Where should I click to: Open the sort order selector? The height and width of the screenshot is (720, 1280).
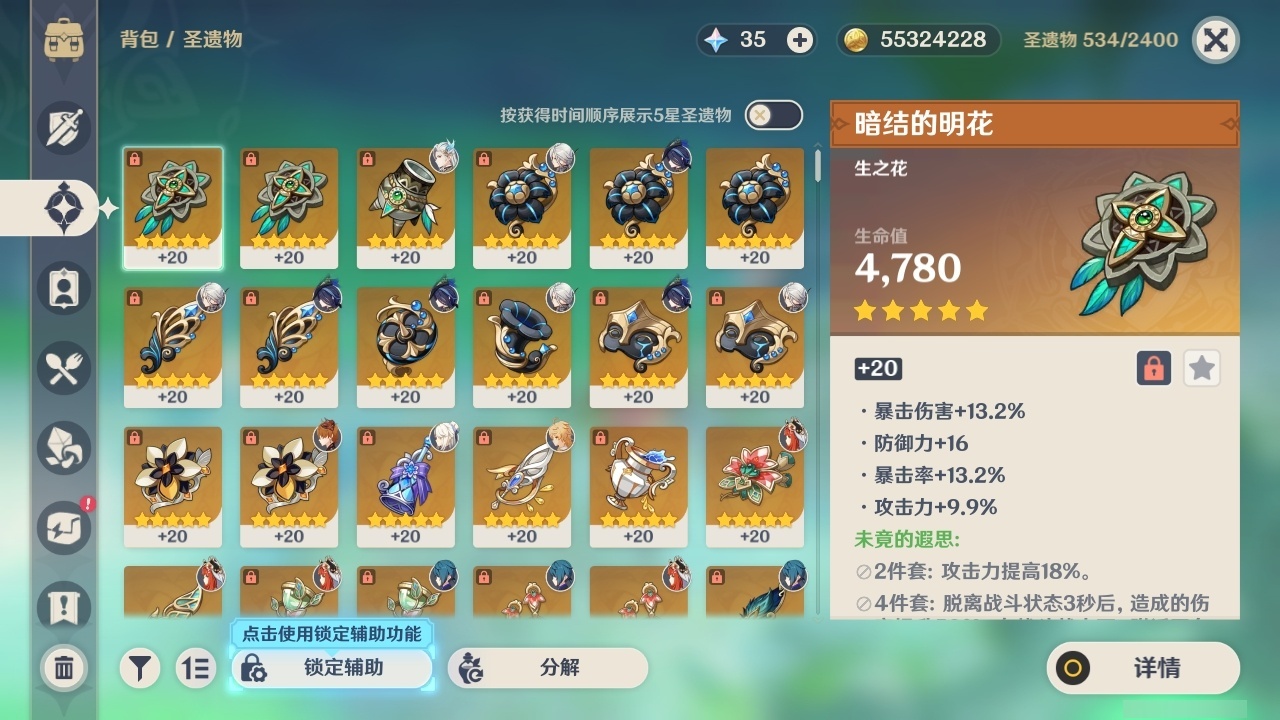pyautogui.click(x=196, y=667)
